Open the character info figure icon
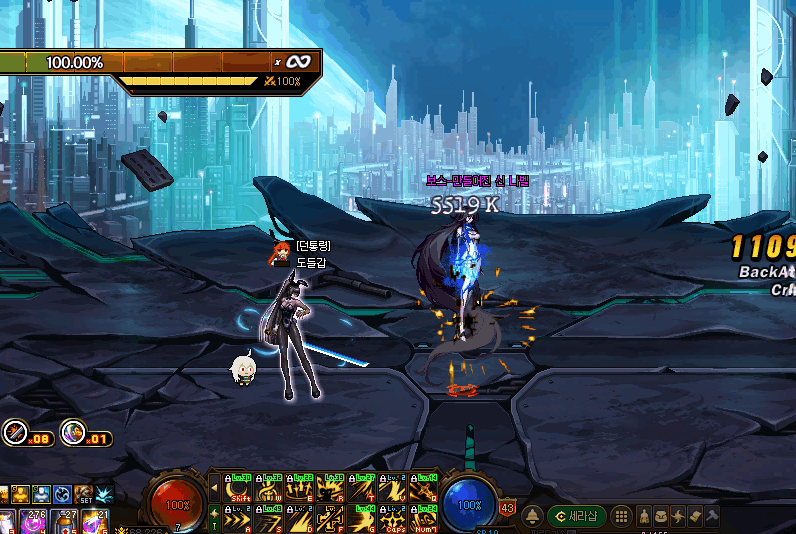This screenshot has width=796, height=534. pyautogui.click(x=644, y=516)
